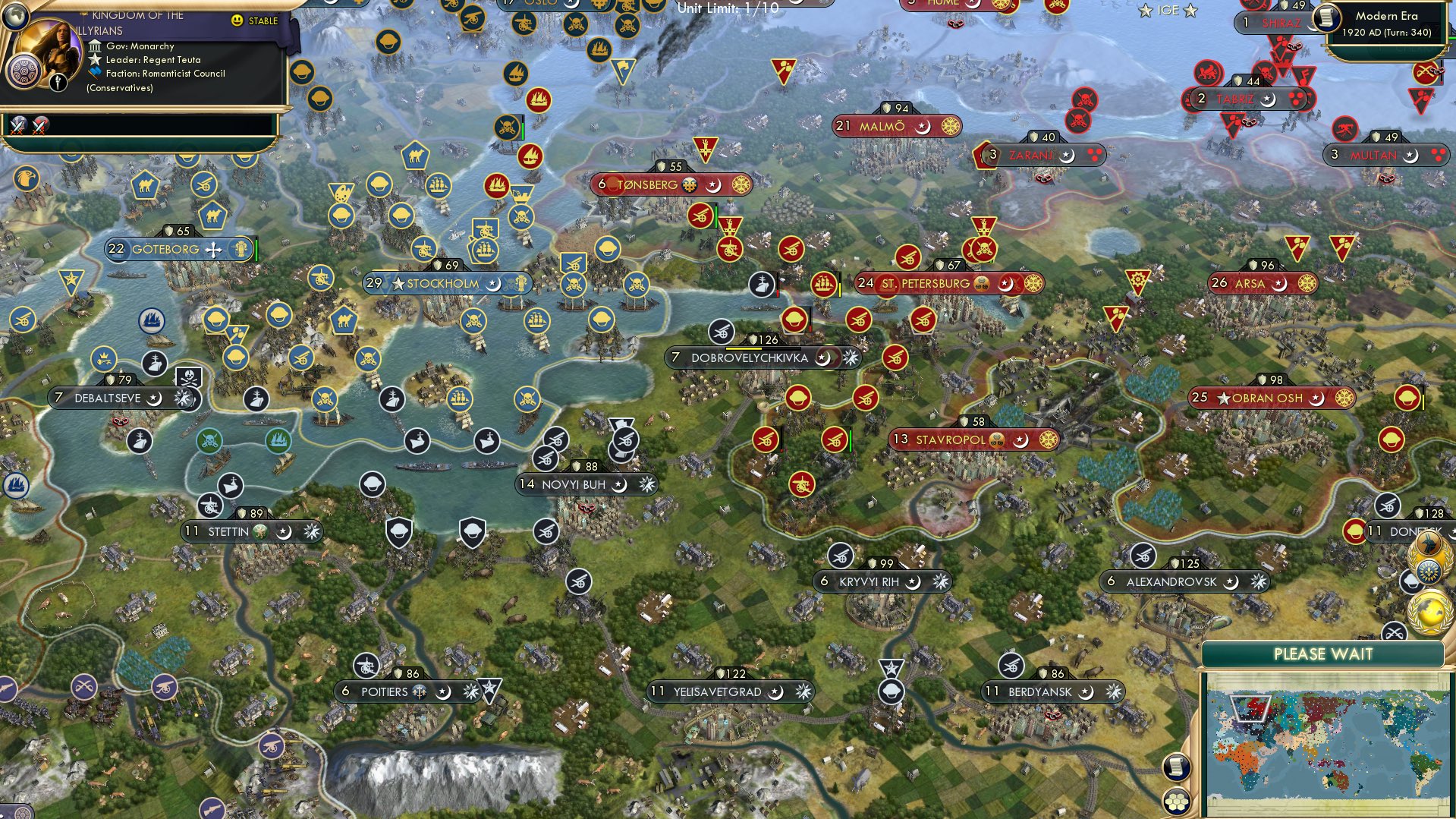This screenshot has height=819, width=1456.
Task: Select the camel caravan unit icon near Stockholm
Action: (343, 321)
